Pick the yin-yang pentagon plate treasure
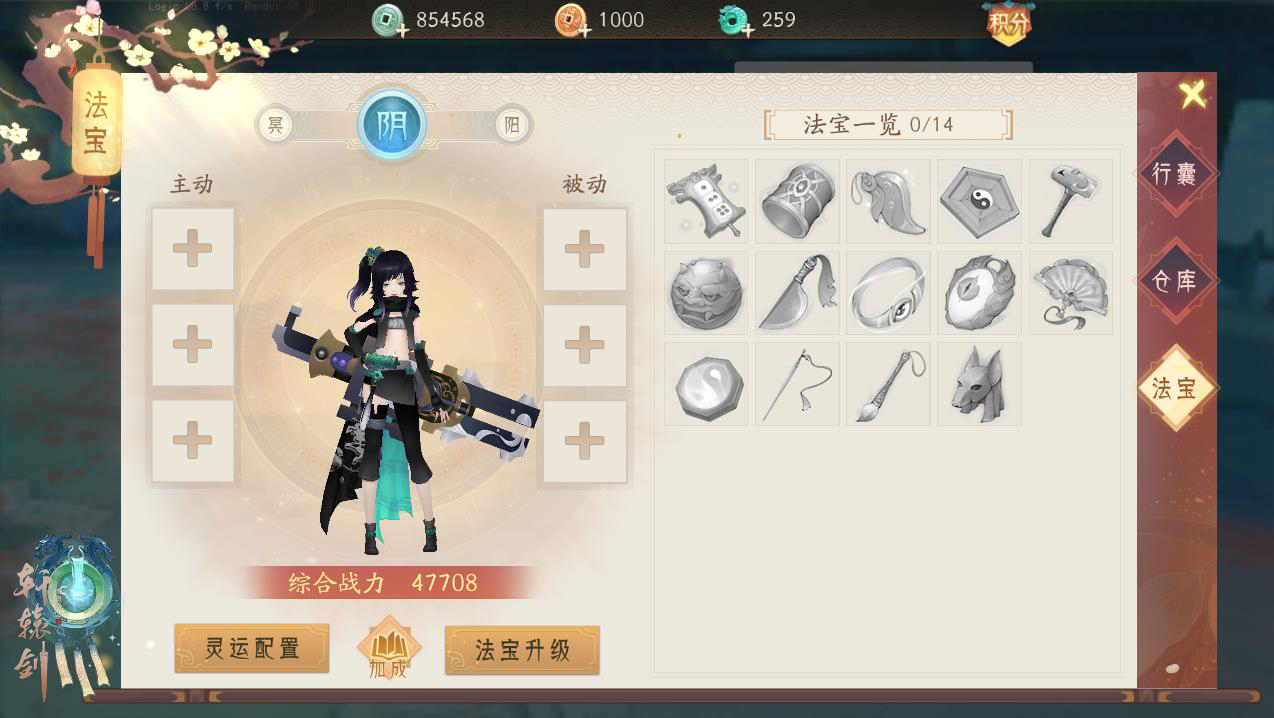Screen dimensions: 1274x718 pos(979,201)
